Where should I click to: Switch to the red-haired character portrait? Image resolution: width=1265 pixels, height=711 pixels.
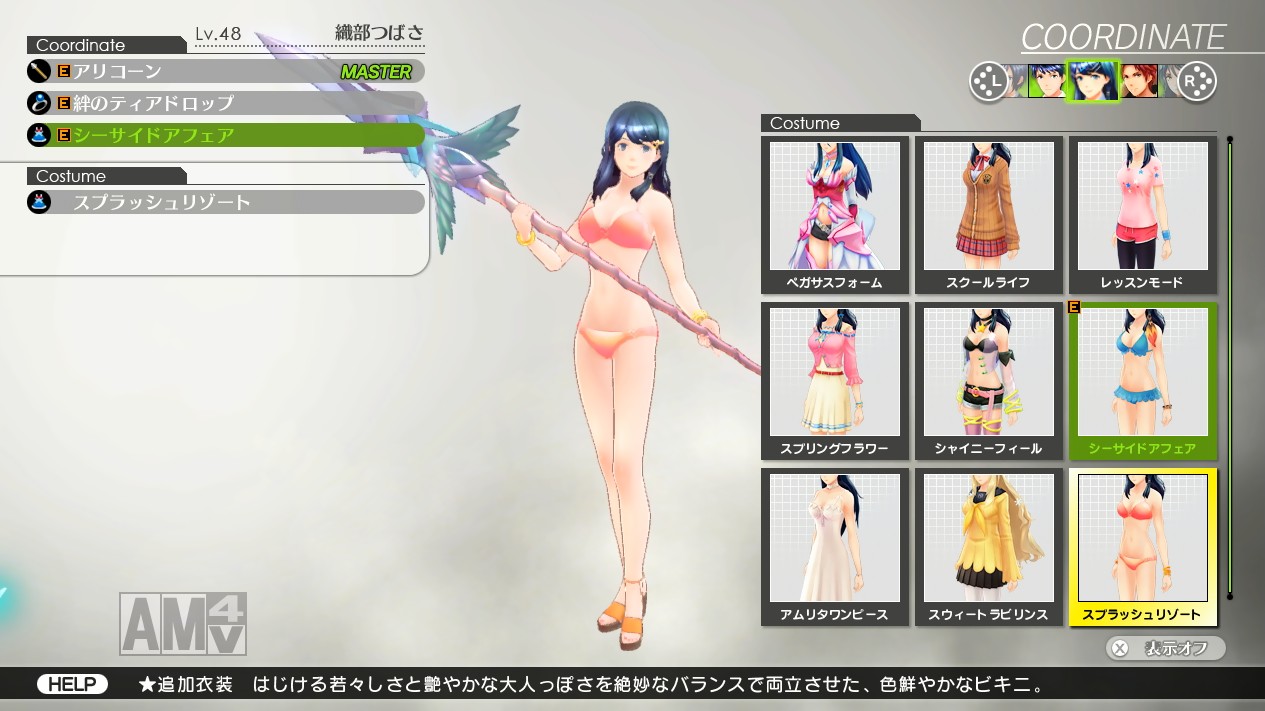click(x=1139, y=81)
